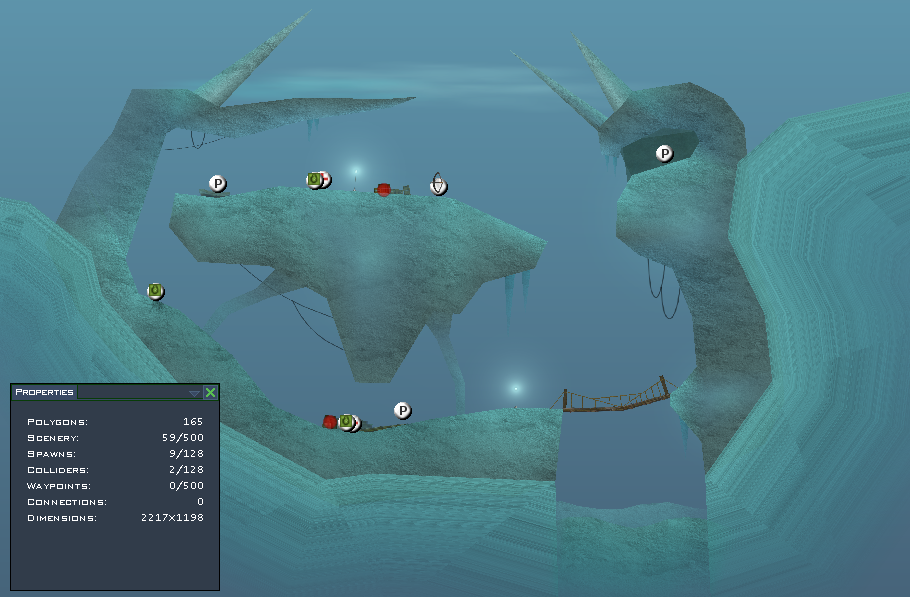
Task: Collapse the Properties panel with the arrow
Action: [x=195, y=393]
